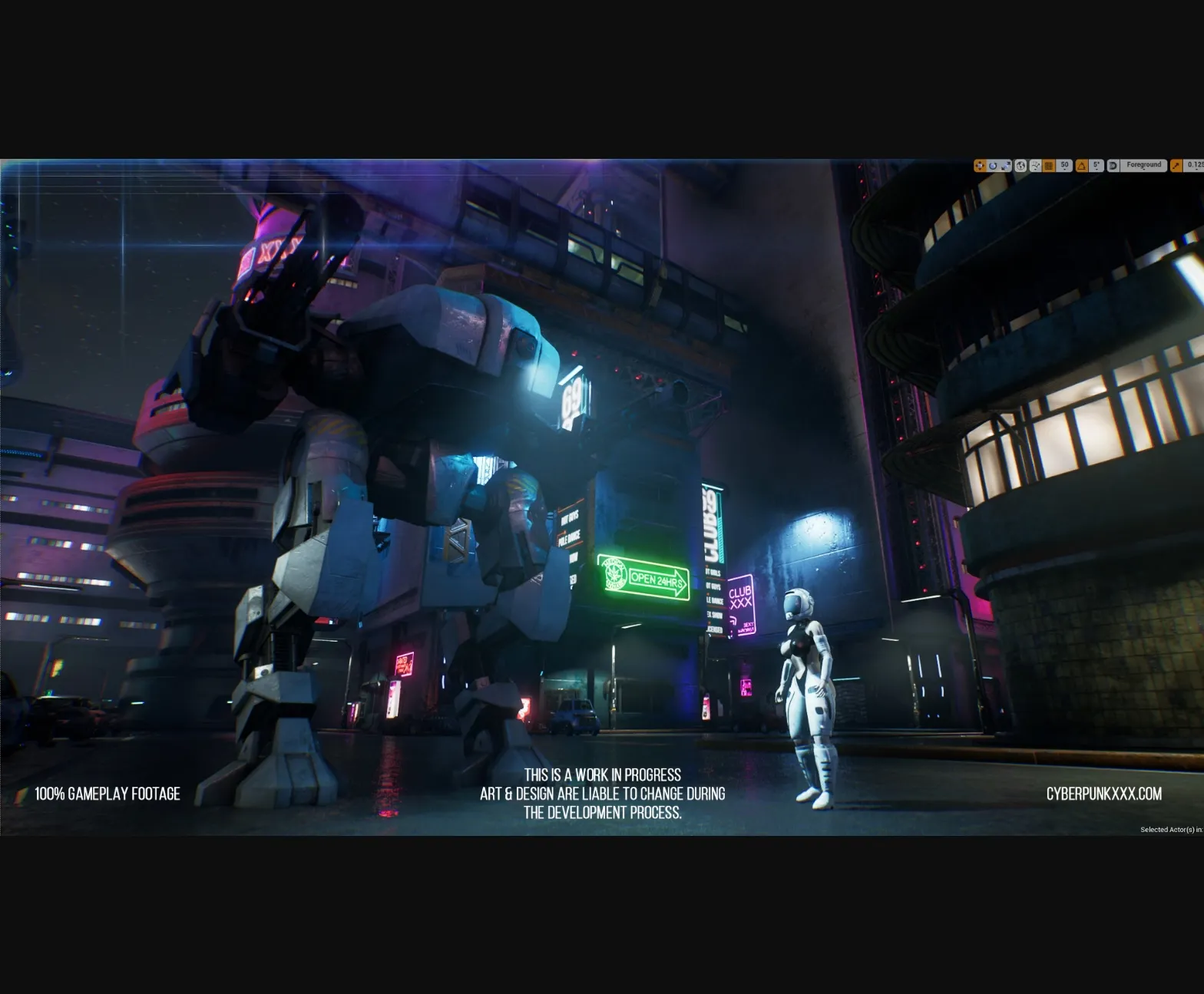Toggle scale snapping

point(1113,165)
